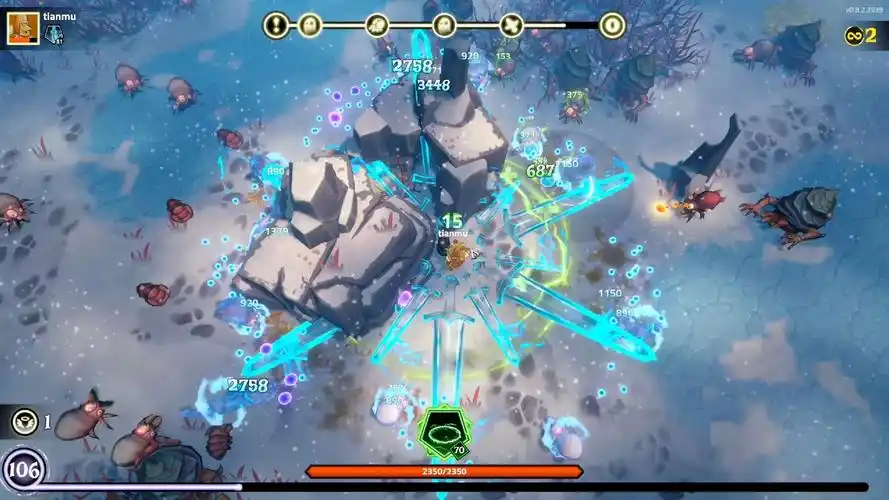Click the crossed-swords stage marker
This screenshot has width=889, height=500.
(512, 25)
